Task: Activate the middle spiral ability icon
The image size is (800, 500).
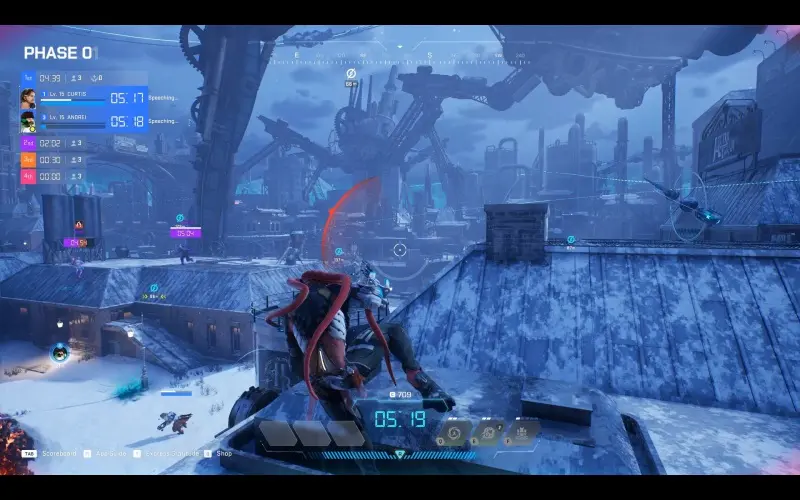Action: pos(489,433)
